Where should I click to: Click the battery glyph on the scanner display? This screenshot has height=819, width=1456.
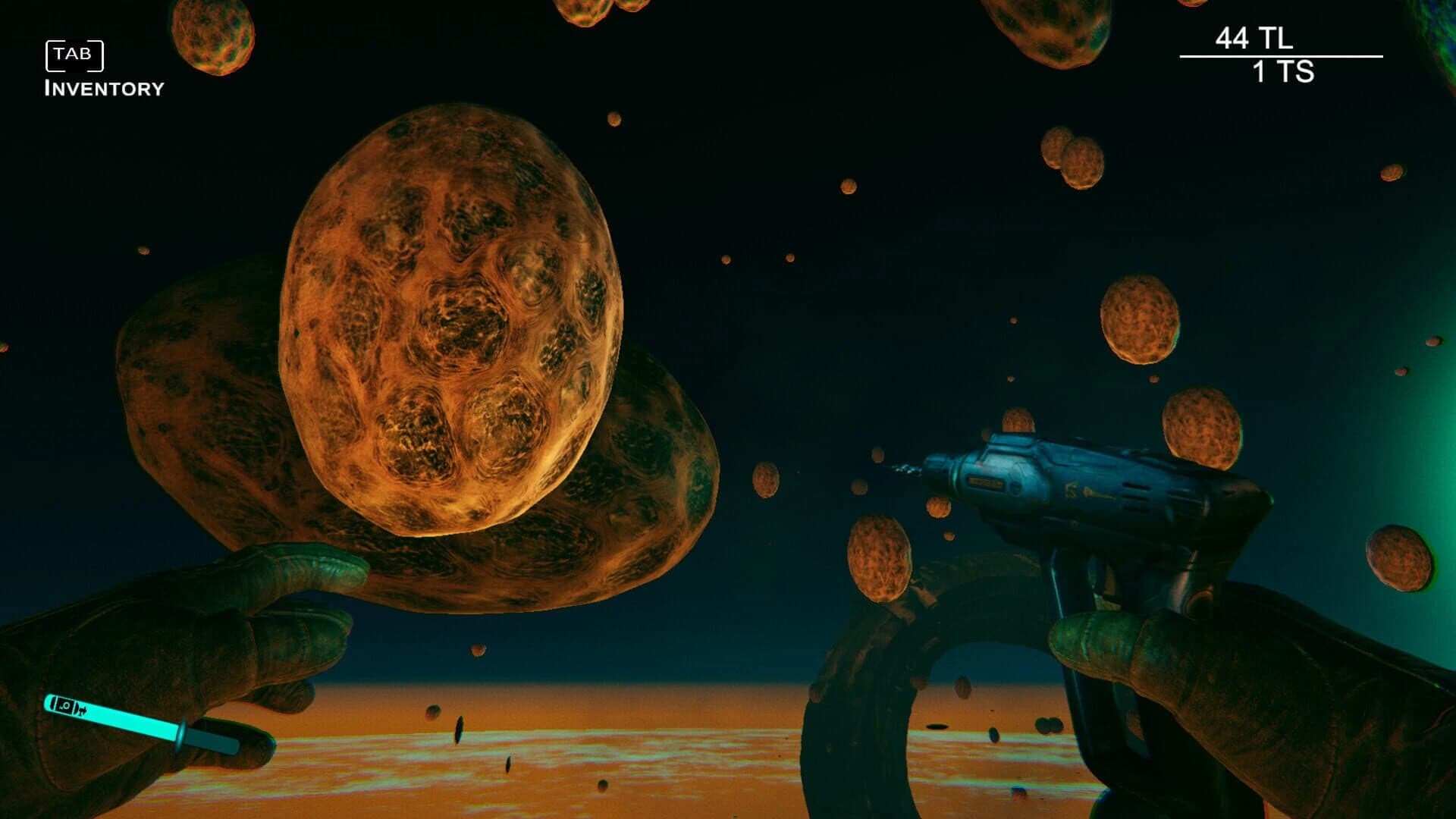click(81, 711)
